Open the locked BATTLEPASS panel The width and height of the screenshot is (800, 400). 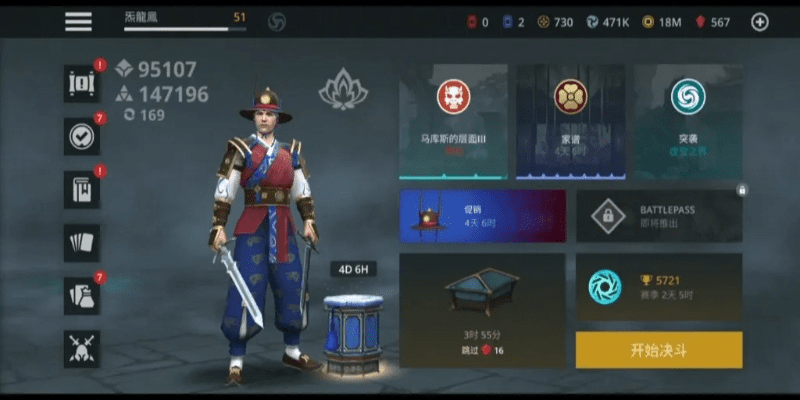click(x=658, y=216)
